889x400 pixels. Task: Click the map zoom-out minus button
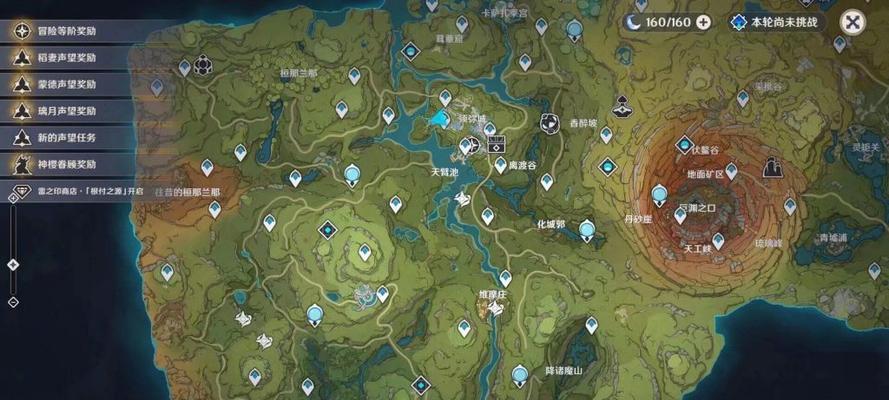[13, 301]
